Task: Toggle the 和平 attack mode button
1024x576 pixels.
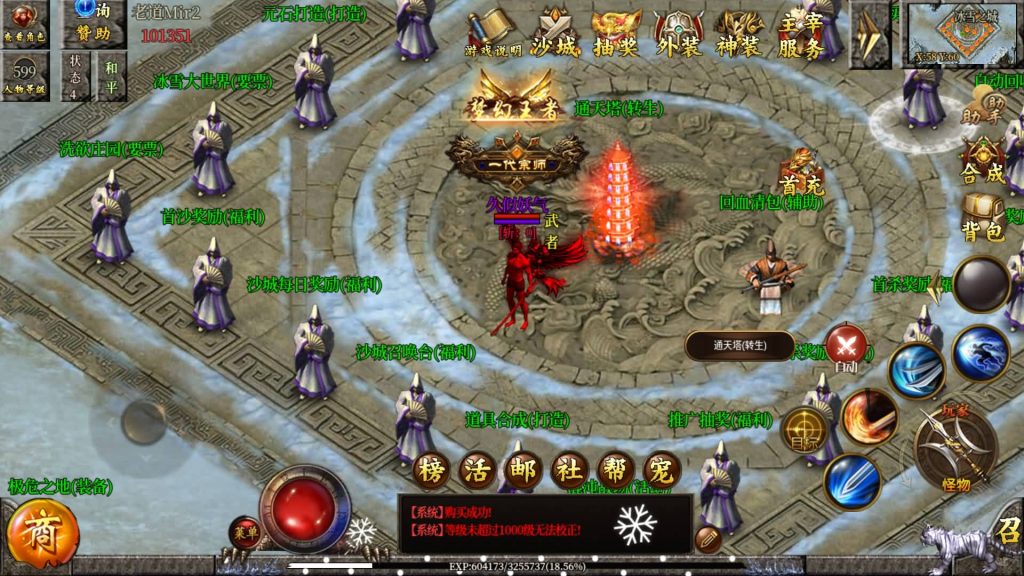Action: pos(110,77)
